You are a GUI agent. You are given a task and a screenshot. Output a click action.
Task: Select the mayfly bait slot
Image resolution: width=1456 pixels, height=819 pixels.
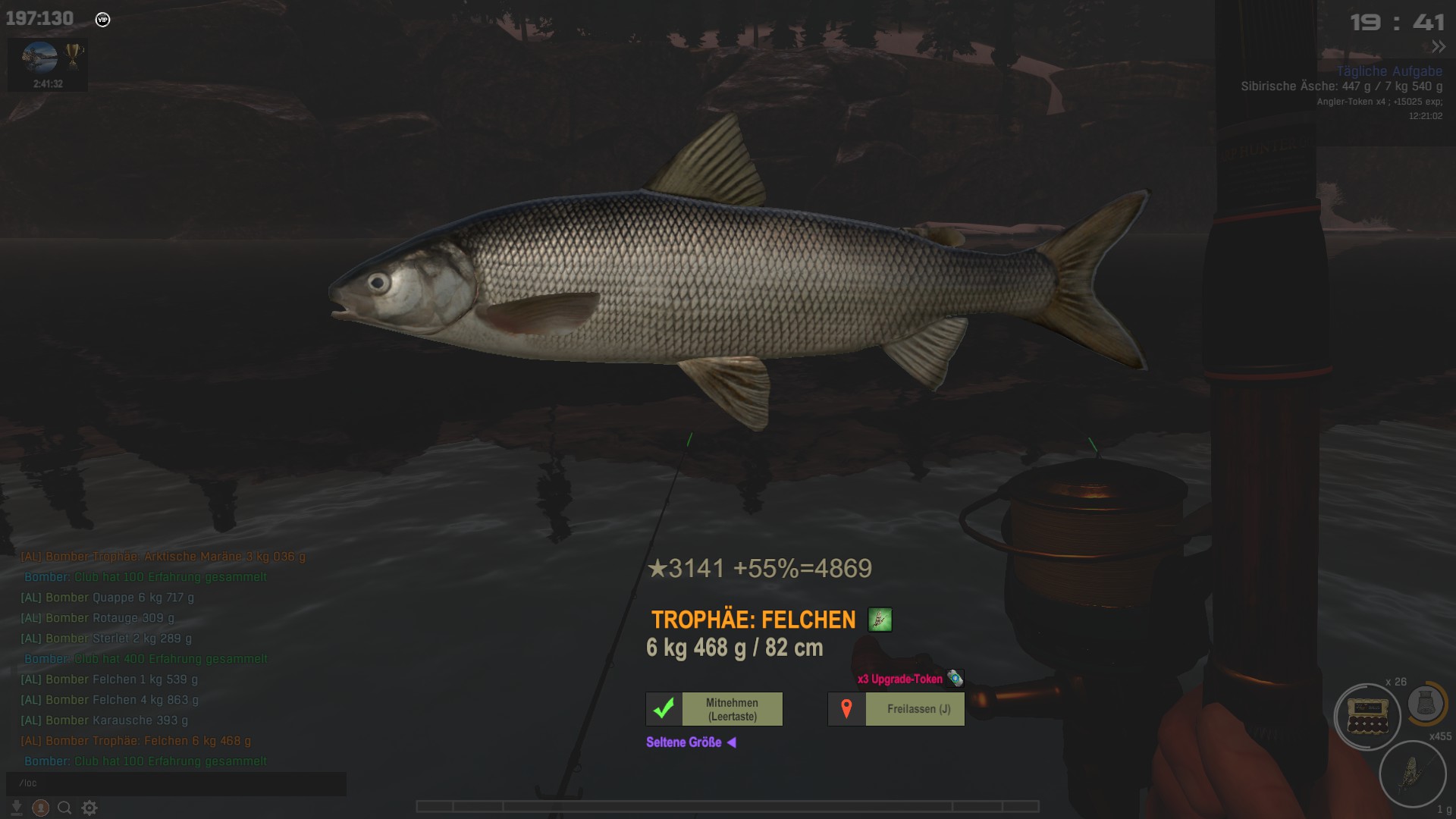point(1412,773)
